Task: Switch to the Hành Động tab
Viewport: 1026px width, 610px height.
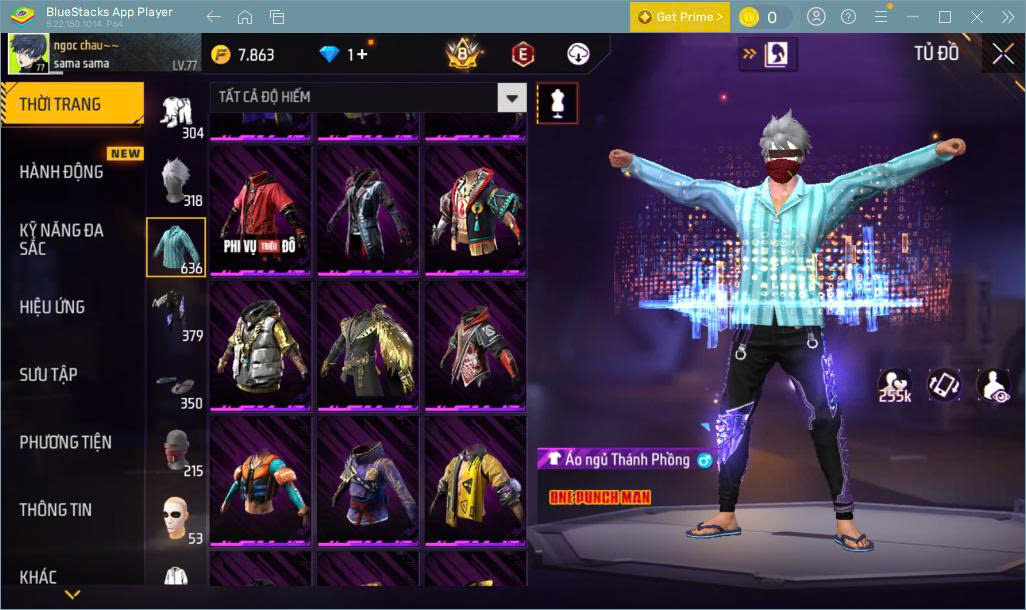Action: click(62, 172)
